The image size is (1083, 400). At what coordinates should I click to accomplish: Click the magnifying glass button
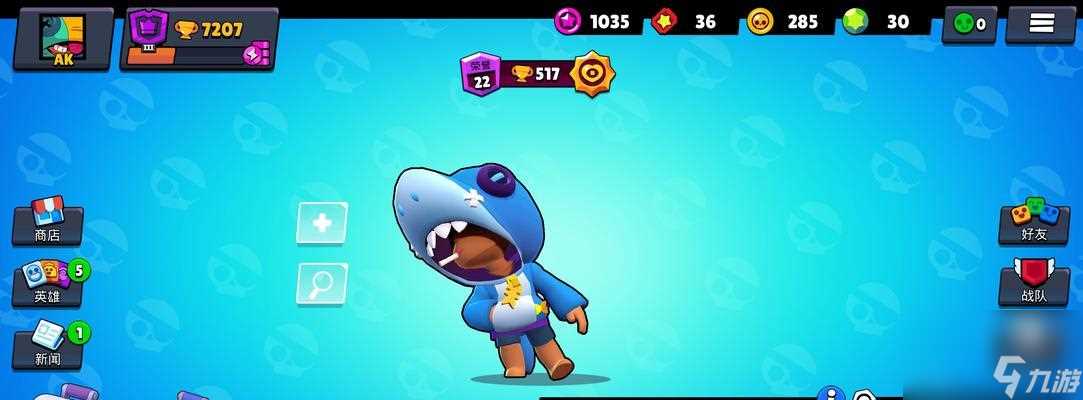point(322,285)
